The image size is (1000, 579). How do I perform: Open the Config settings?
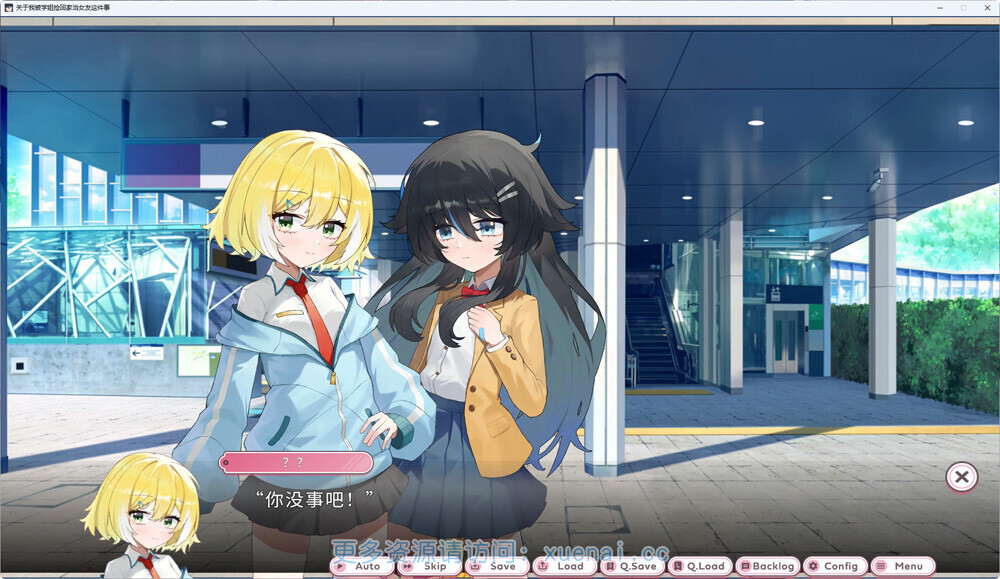point(835,566)
